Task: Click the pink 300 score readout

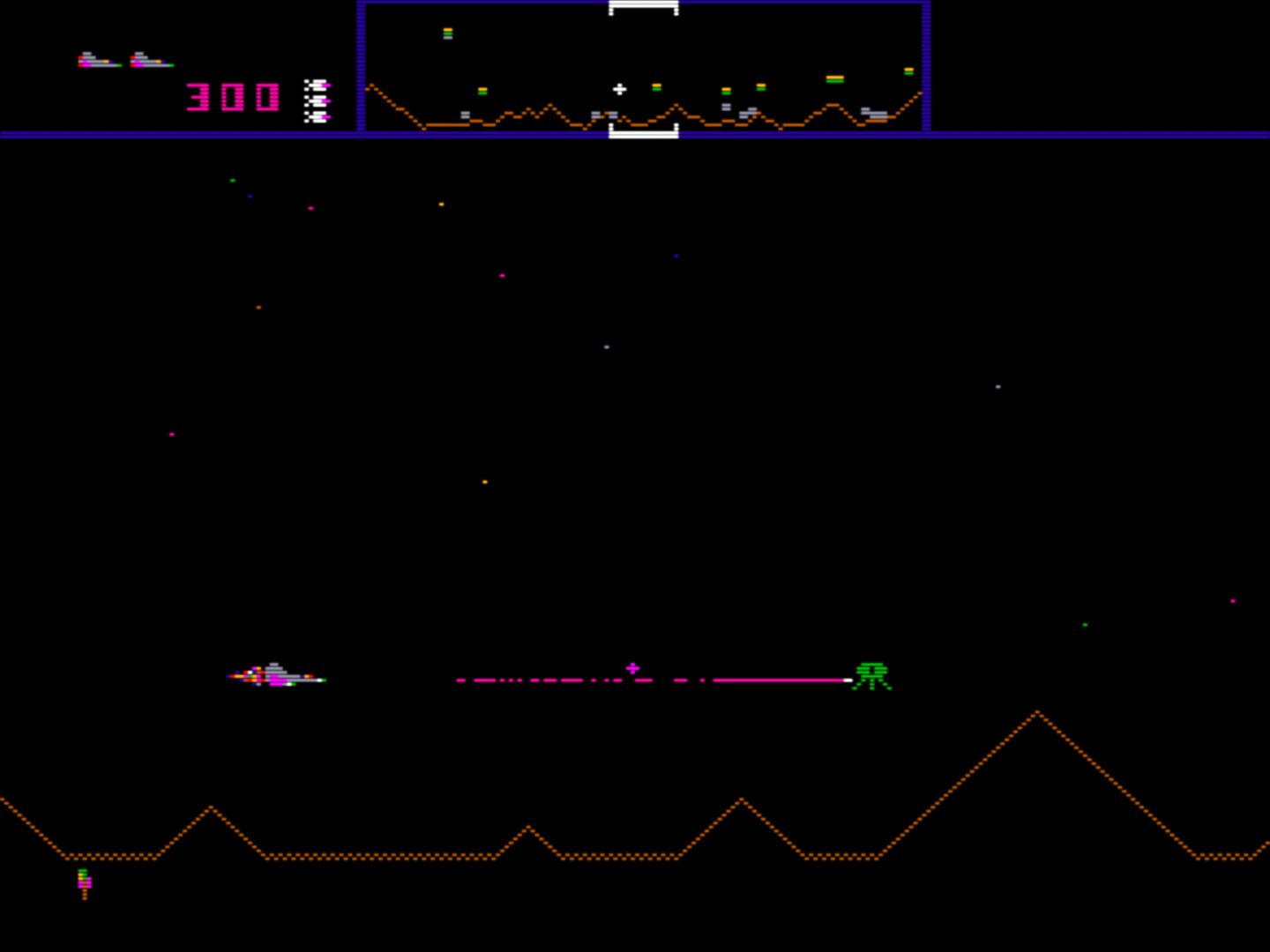Action: coord(231,97)
